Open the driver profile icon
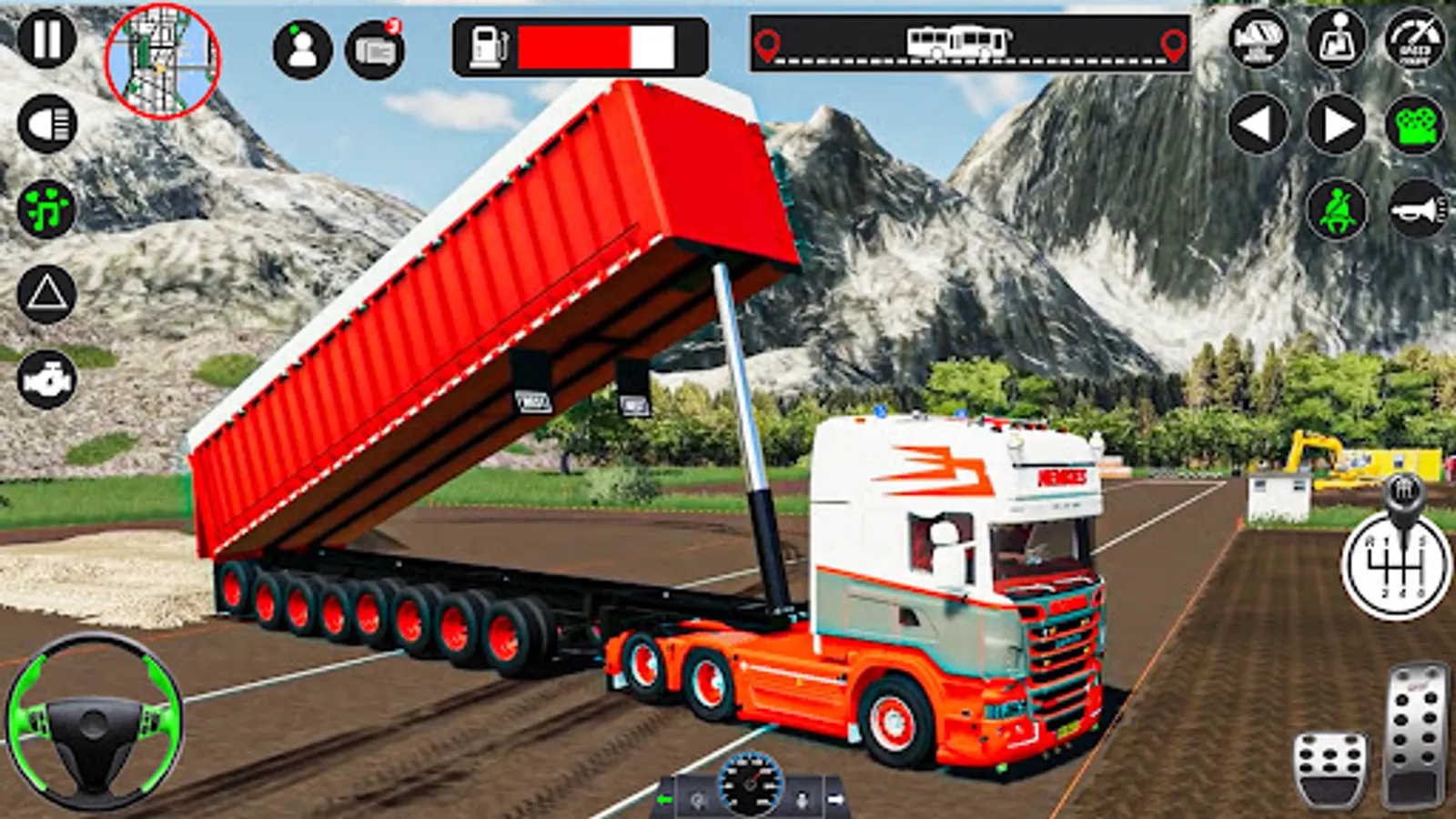Image resolution: width=1456 pixels, height=819 pixels. (302, 48)
